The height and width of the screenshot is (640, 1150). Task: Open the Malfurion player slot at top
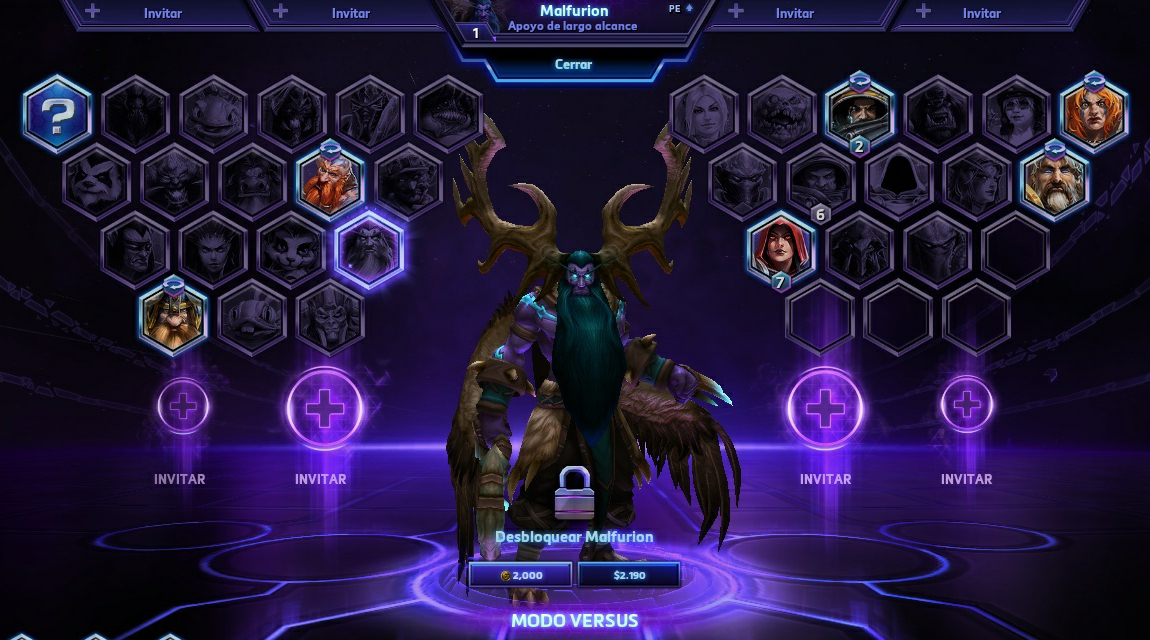click(x=573, y=20)
